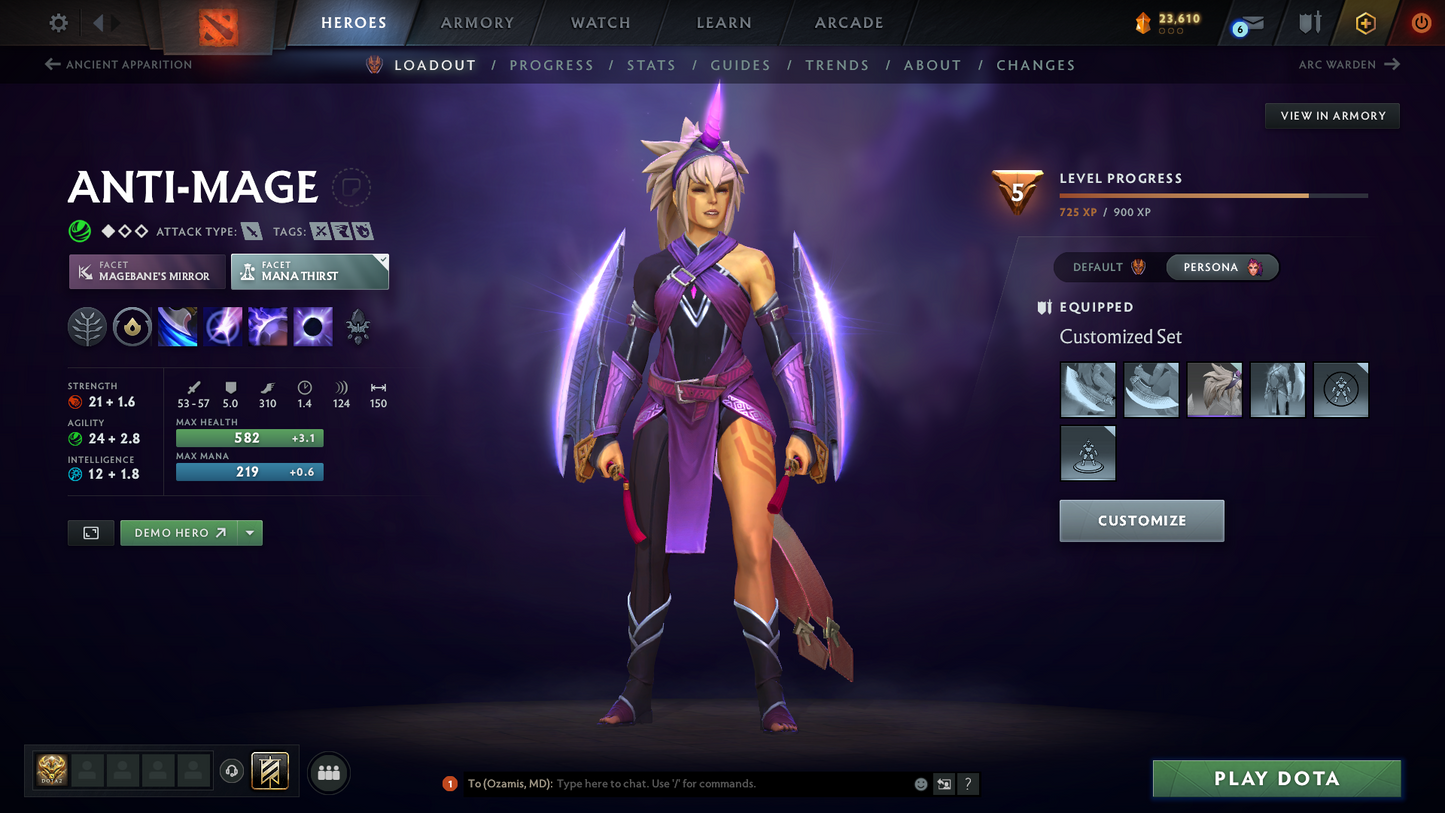The width and height of the screenshot is (1445, 813).
Task: Click View in Armory
Action: 1332,115
